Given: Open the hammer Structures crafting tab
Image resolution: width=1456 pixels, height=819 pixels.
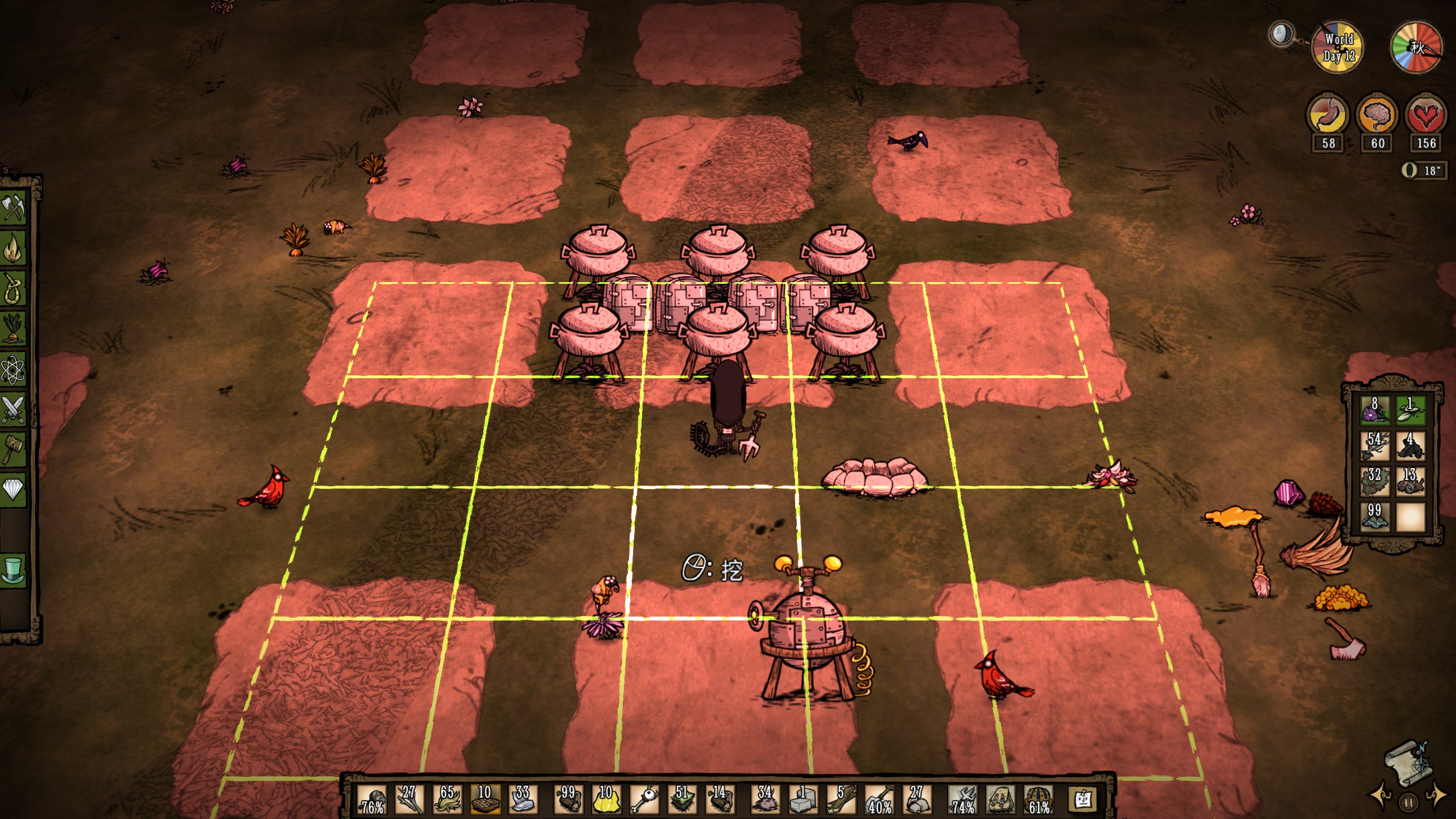Looking at the screenshot, I should click(14, 449).
